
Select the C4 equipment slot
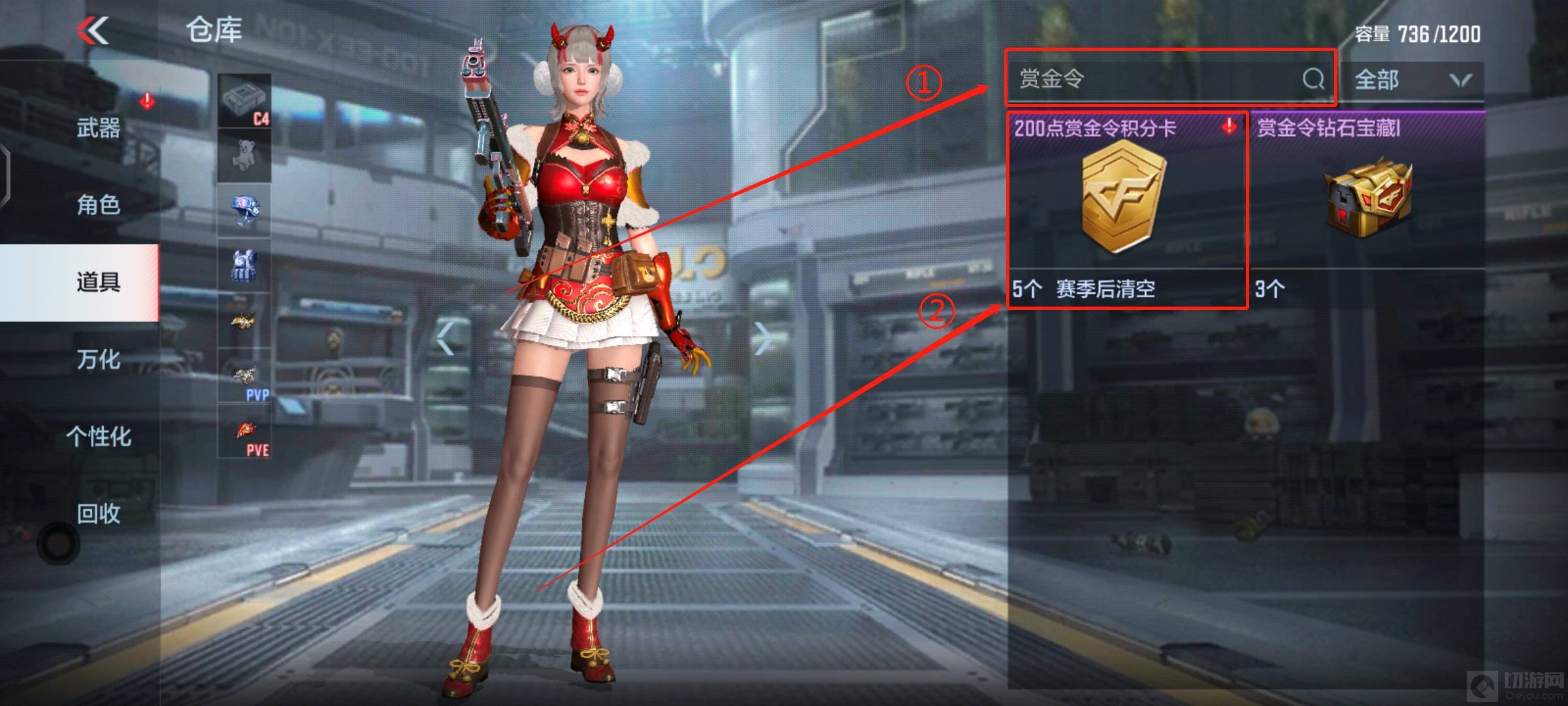point(244,101)
